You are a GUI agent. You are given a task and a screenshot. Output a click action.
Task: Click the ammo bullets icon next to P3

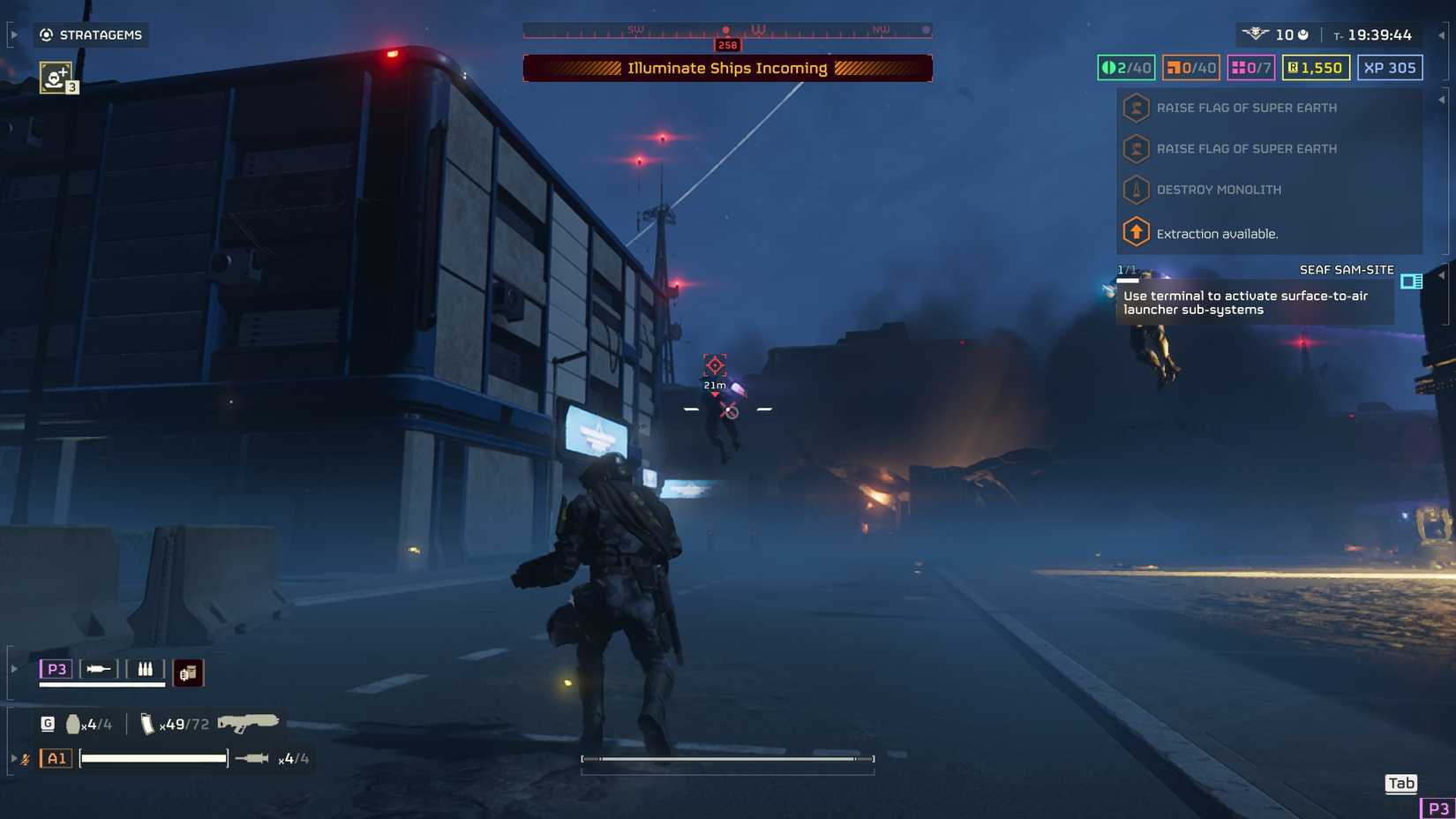point(146,669)
